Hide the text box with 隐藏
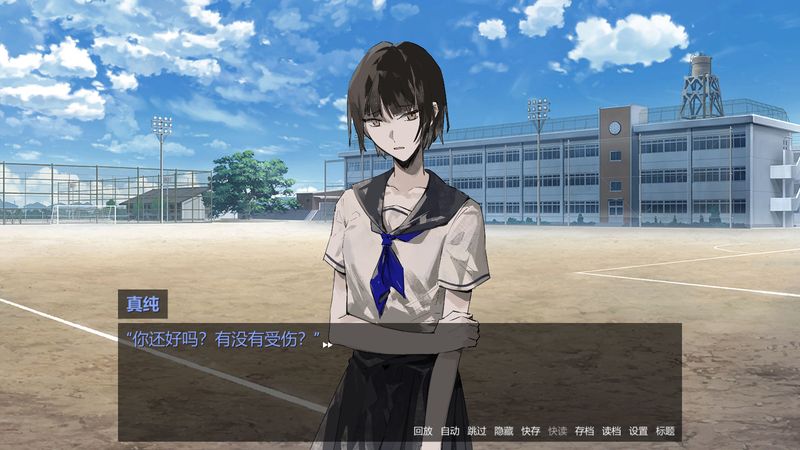This screenshot has height=450, width=800. pyautogui.click(x=503, y=431)
